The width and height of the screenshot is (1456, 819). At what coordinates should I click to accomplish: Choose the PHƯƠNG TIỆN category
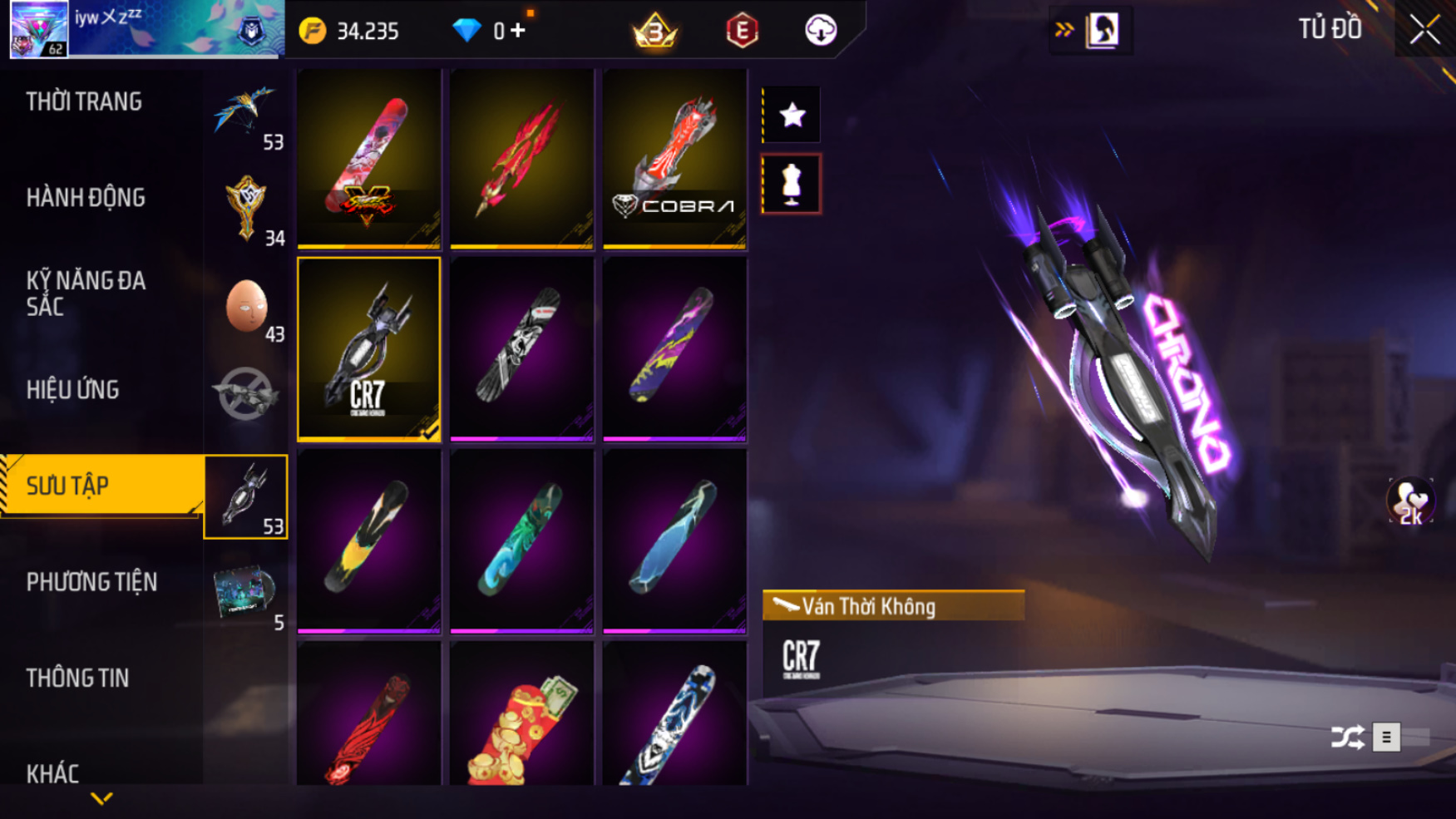point(91,582)
